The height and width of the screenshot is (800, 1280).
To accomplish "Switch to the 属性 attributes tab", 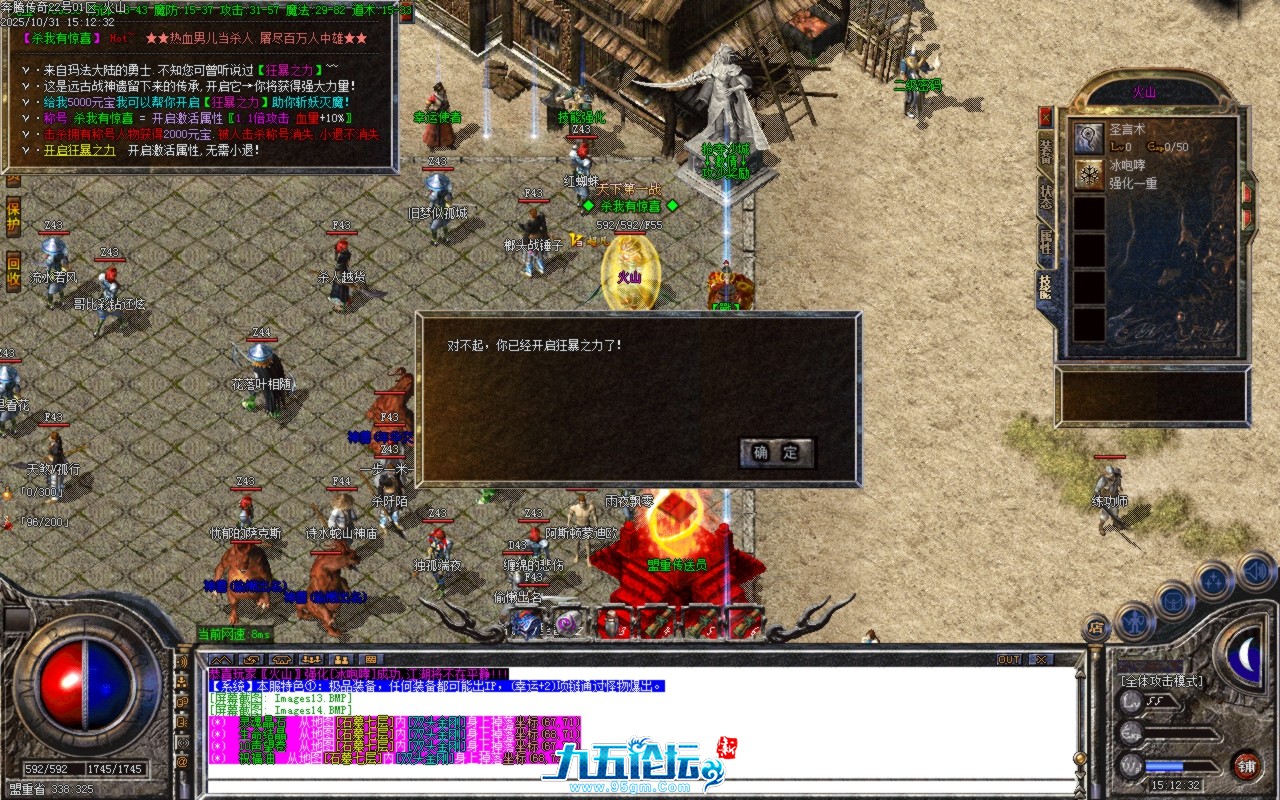I will (x=1046, y=234).
